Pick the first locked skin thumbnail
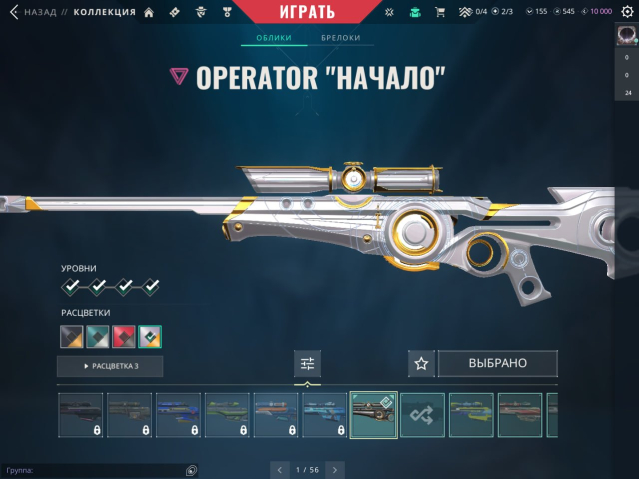 tap(80, 415)
